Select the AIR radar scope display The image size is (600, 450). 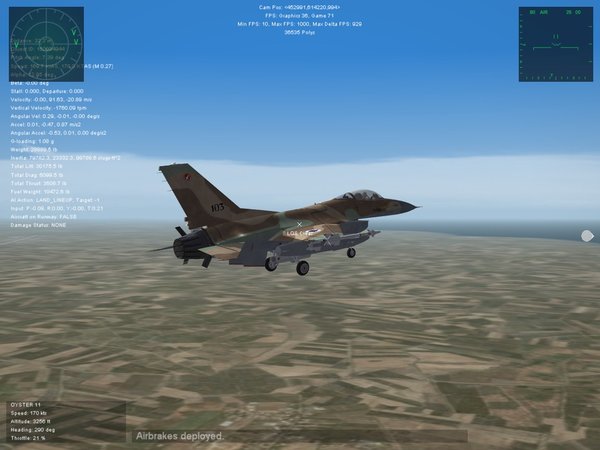(555, 44)
